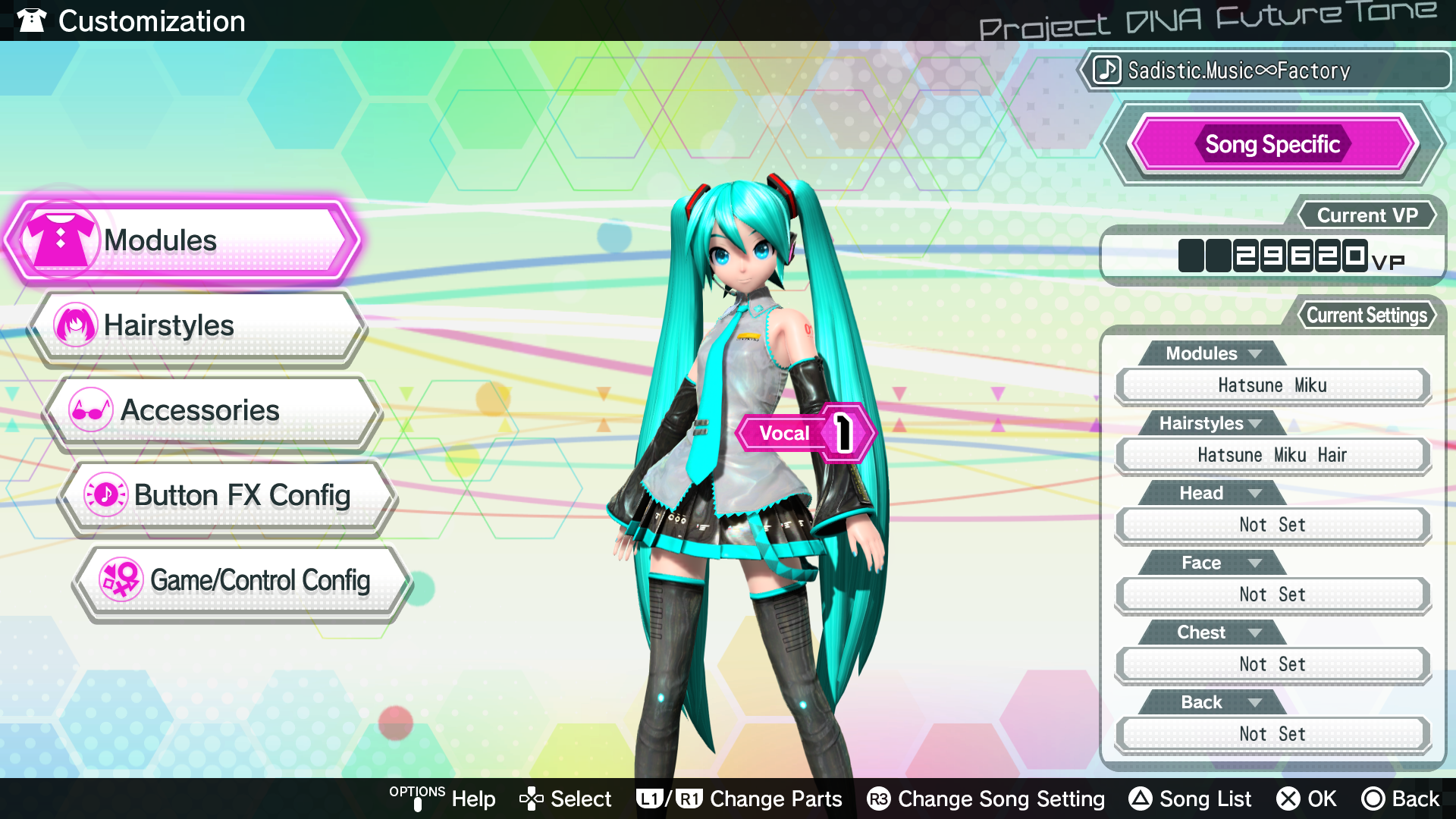The image size is (1456, 819).
Task: Choose the Head accessory Not Set field
Action: pos(1272,525)
